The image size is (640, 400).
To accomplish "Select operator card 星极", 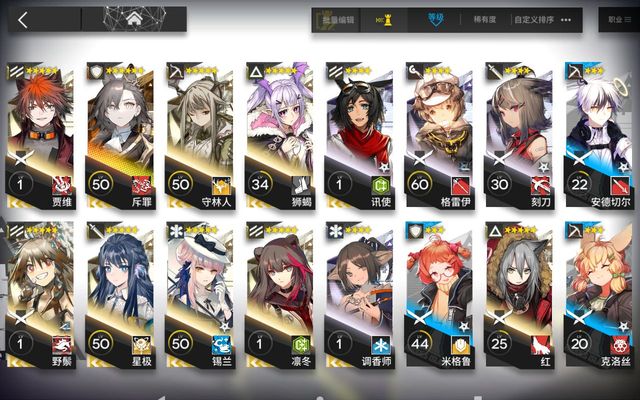I will click(119, 292).
